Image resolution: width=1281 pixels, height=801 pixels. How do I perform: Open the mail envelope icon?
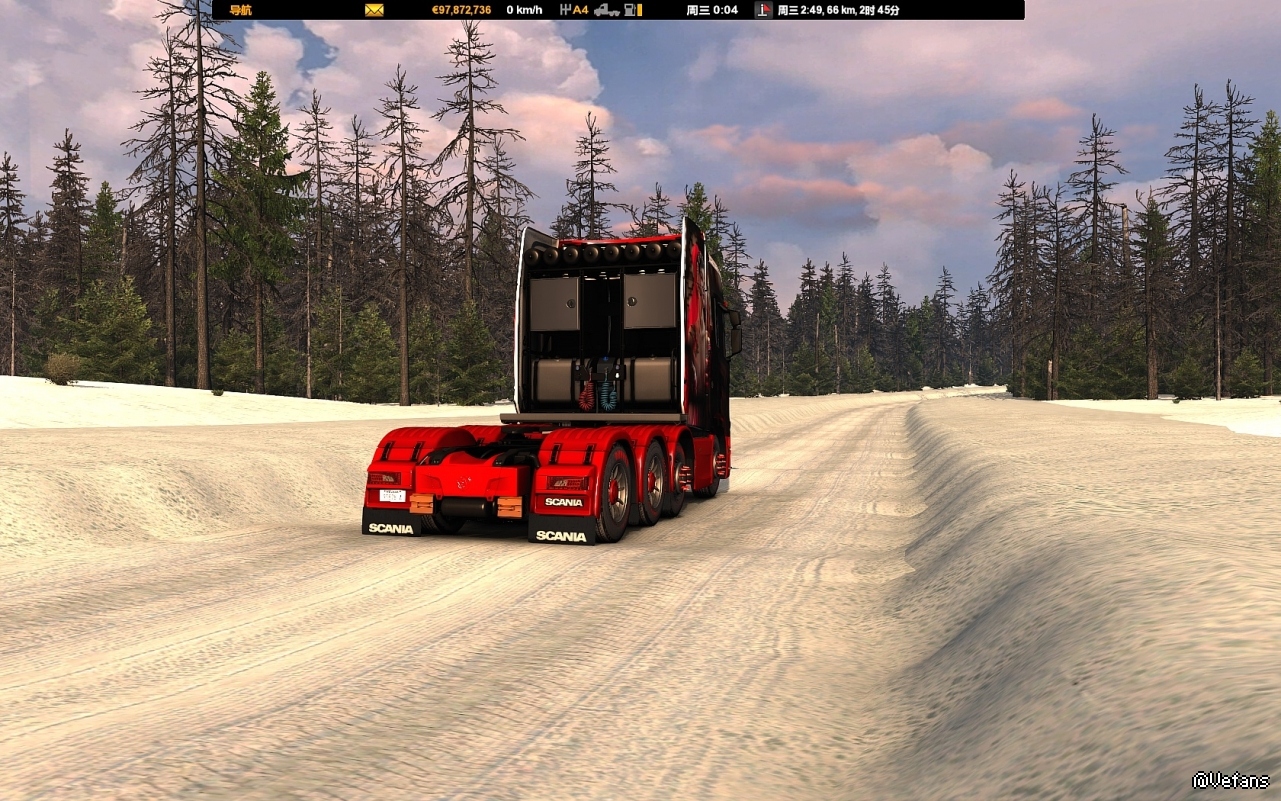click(374, 10)
